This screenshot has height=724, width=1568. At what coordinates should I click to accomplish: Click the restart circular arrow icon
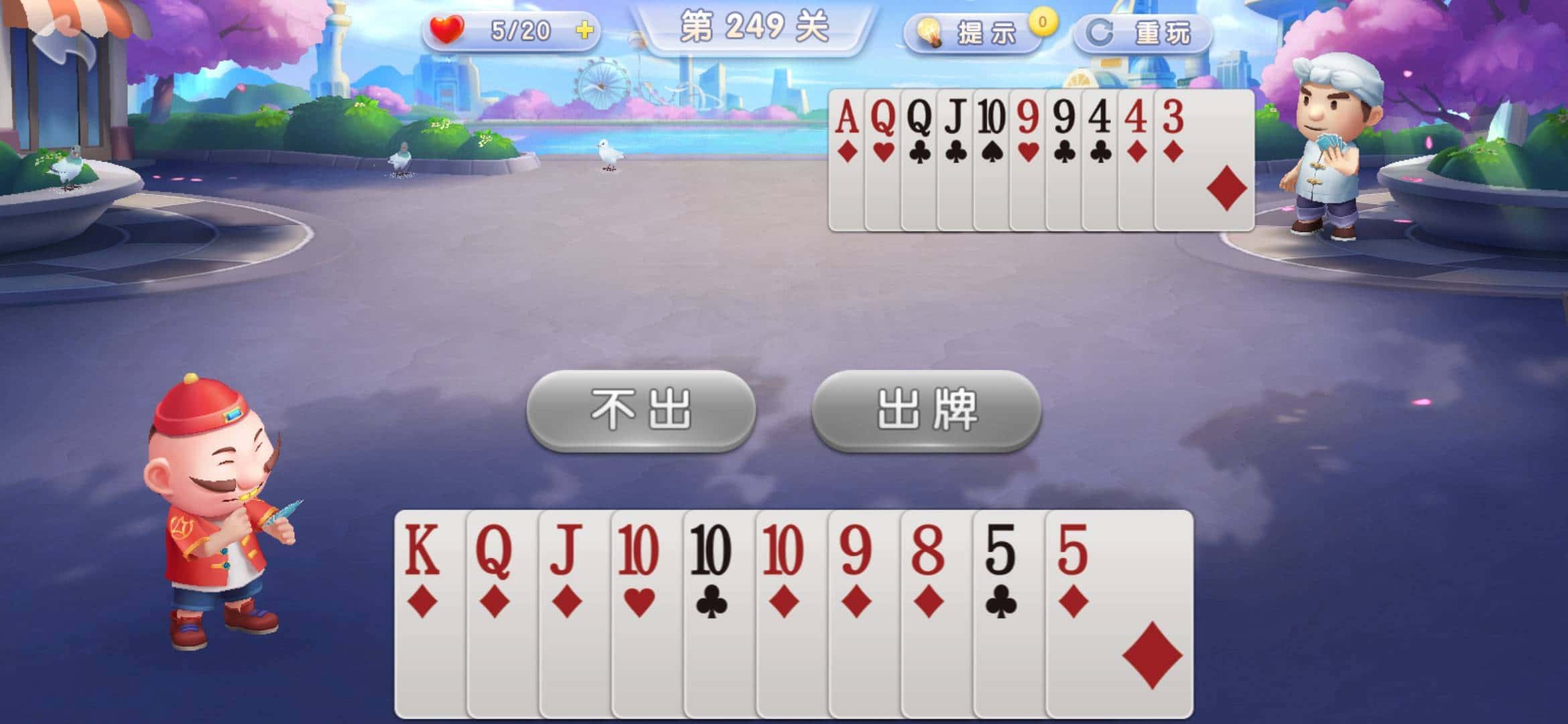(1099, 29)
